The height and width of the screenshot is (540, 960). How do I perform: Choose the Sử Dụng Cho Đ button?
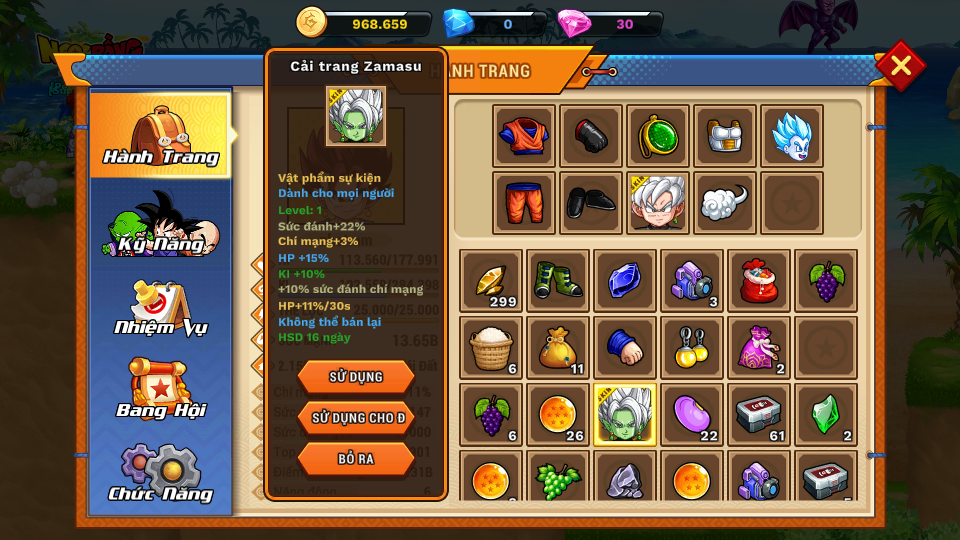[x=355, y=417]
